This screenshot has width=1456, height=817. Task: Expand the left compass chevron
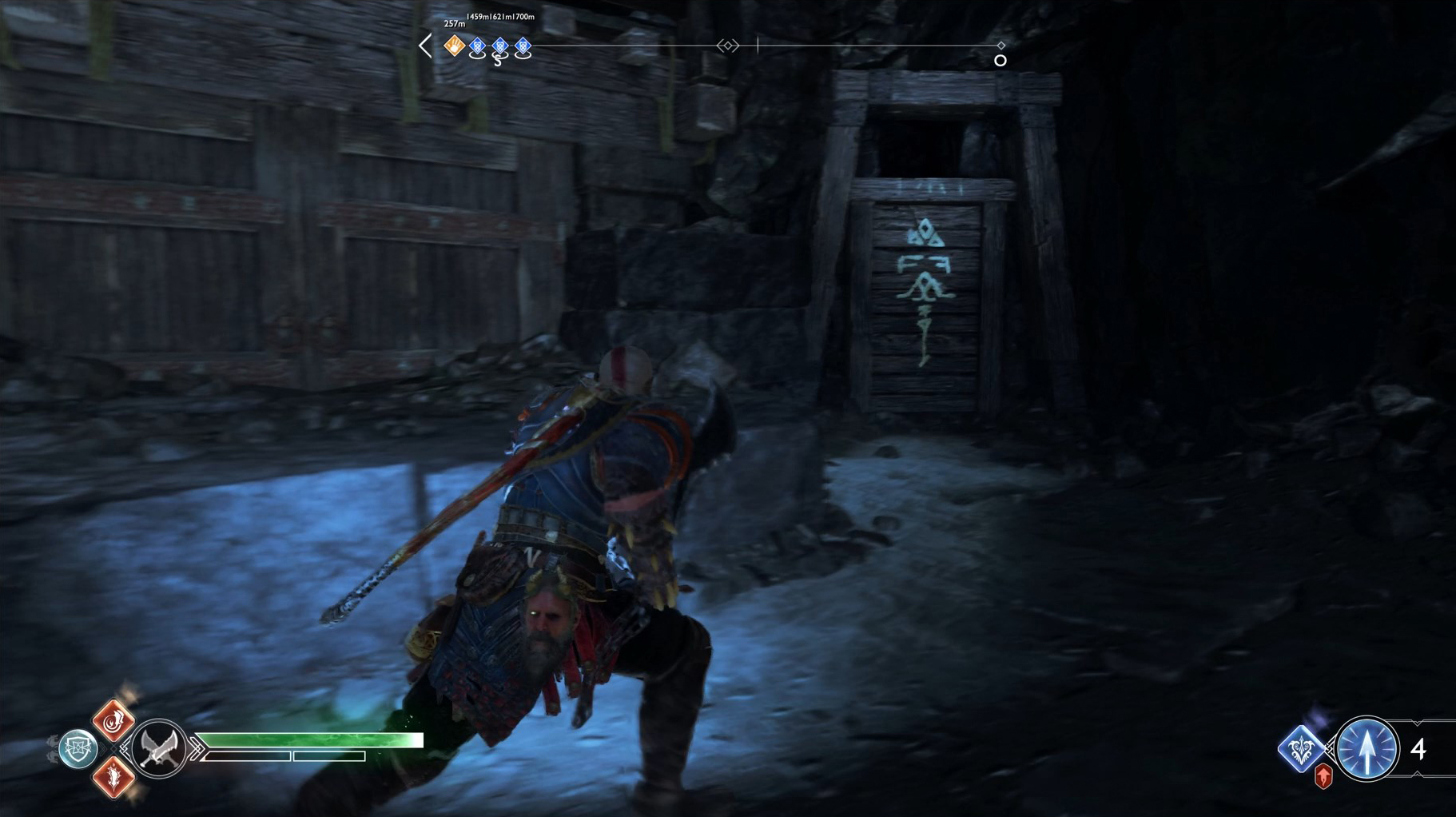tap(425, 46)
